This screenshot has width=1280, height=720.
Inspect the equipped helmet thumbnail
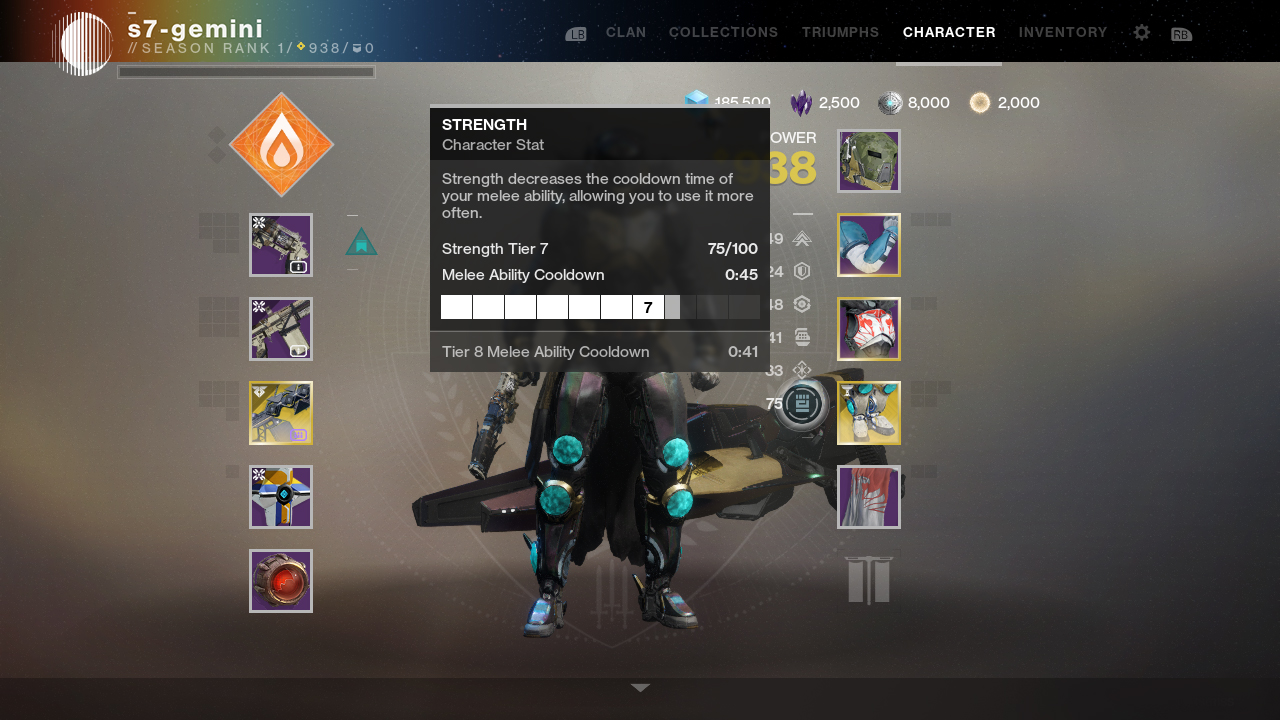pyautogui.click(x=868, y=160)
